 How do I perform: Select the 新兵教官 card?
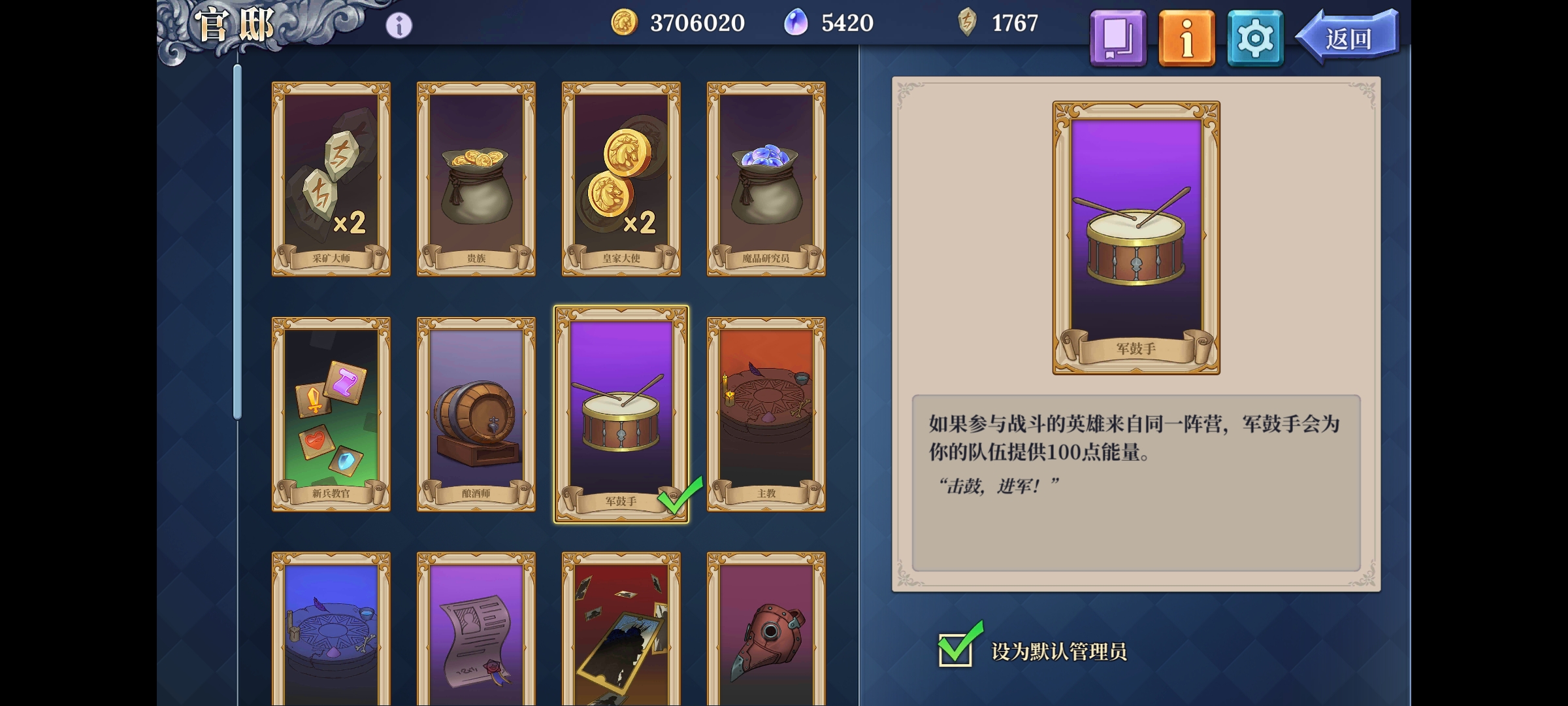click(331, 414)
